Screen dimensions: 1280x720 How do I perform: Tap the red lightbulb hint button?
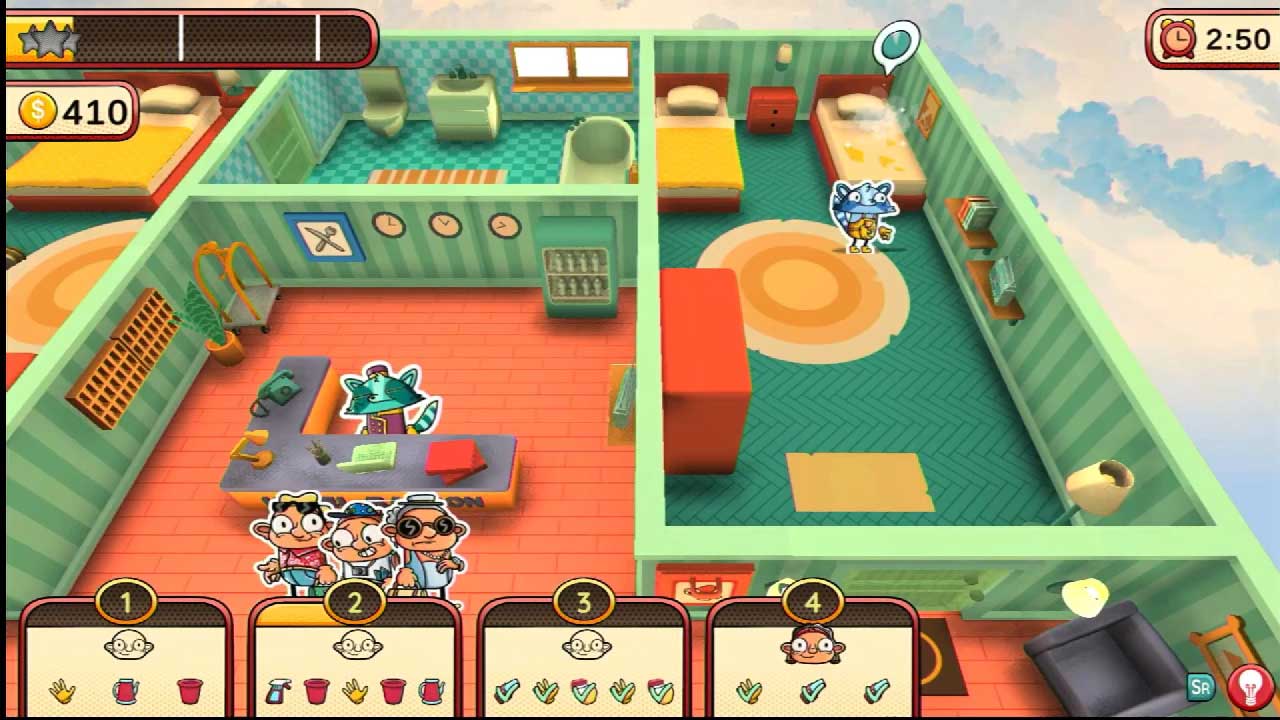[x=1250, y=688]
